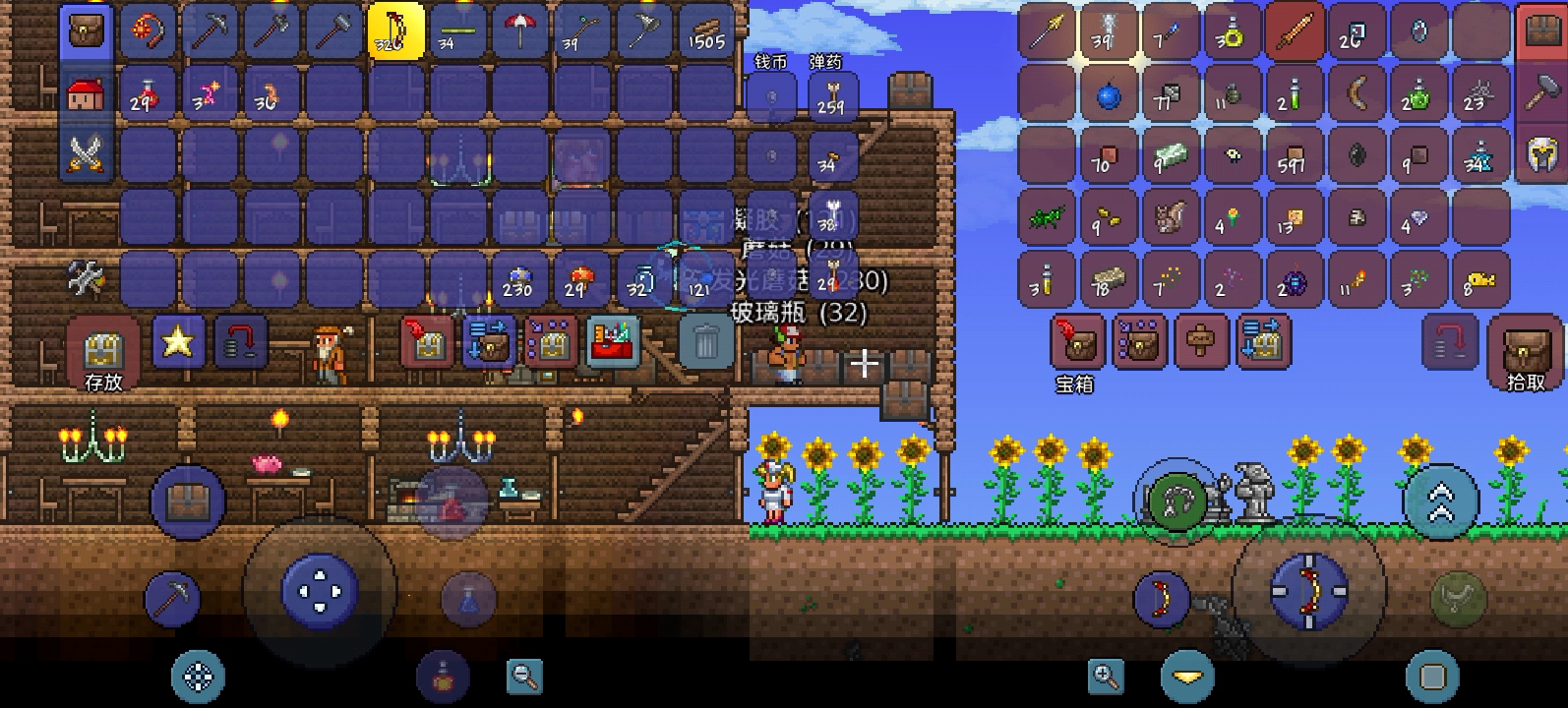This screenshot has height=708, width=1568.
Task: Tap the 存放 deposit button
Action: pos(102,352)
